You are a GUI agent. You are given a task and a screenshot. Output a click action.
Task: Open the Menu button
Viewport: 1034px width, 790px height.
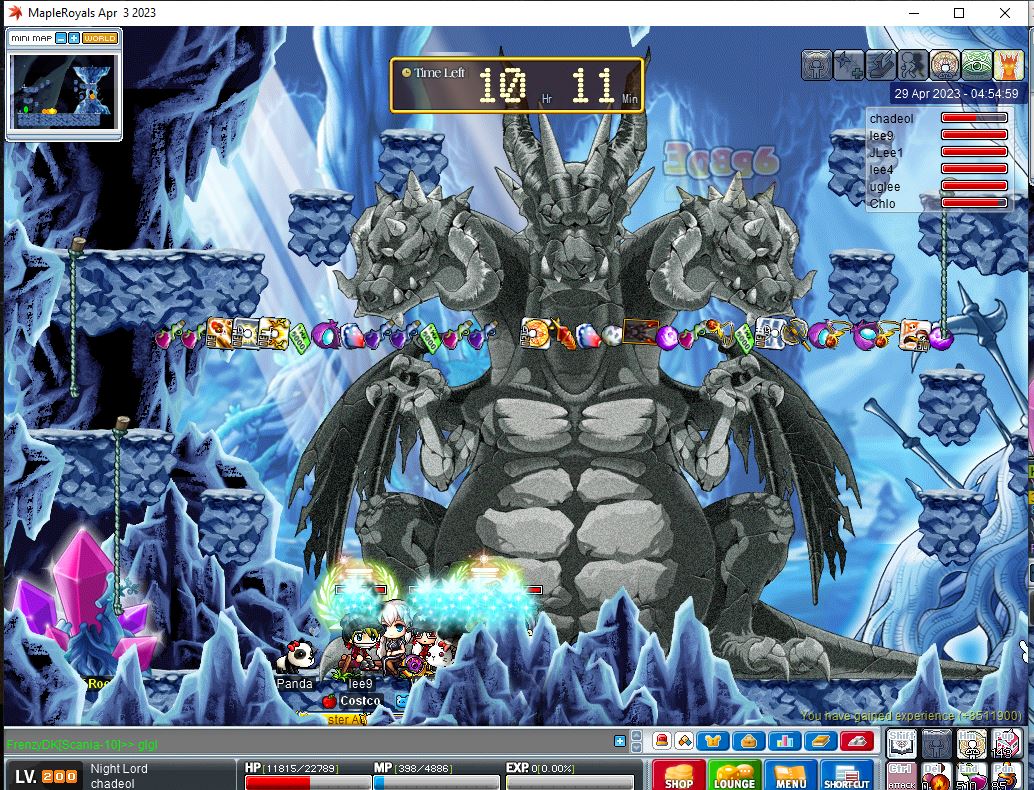point(790,775)
